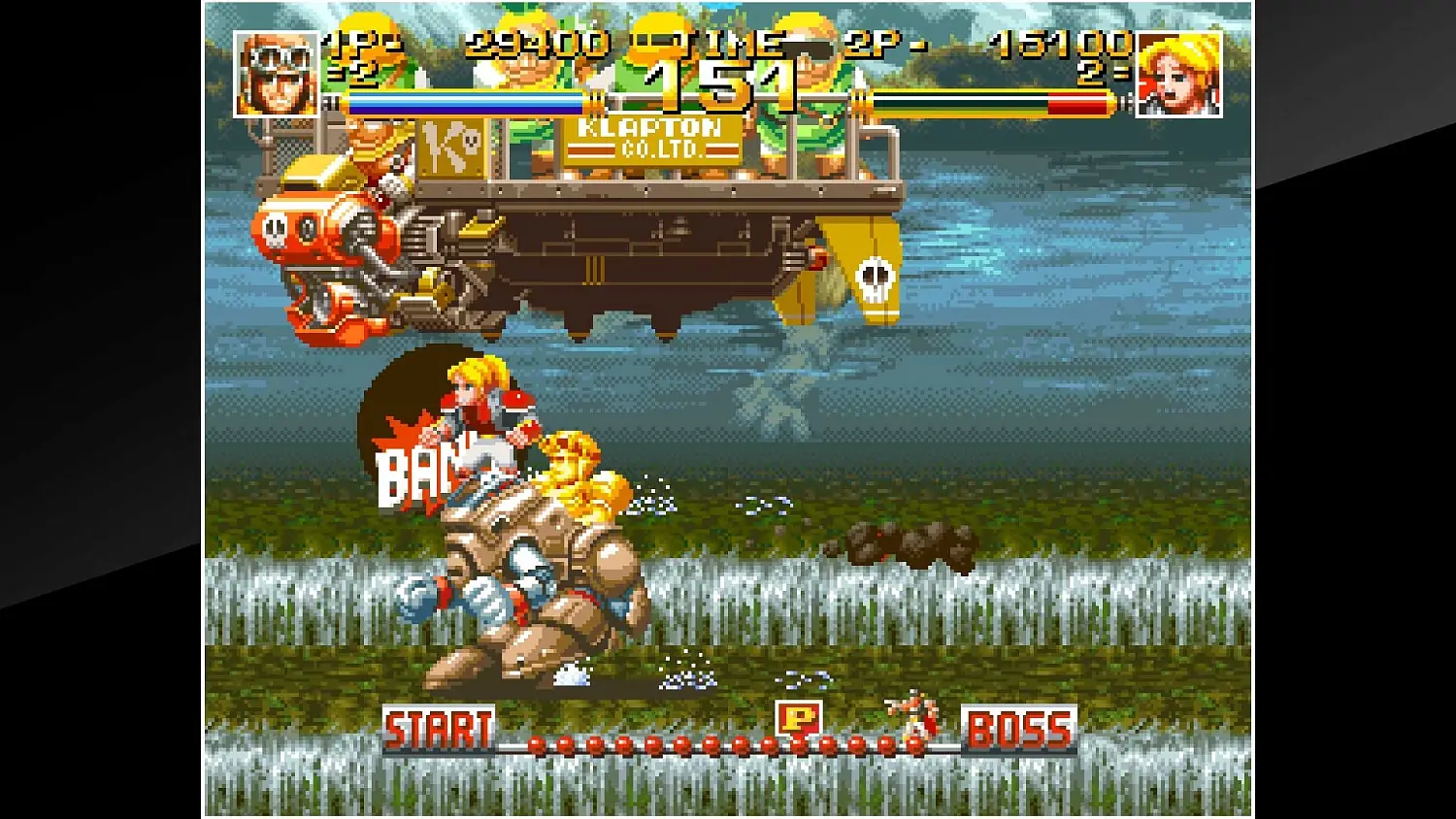Click the 1P score reading 29400
The image size is (1456, 819).
coord(537,44)
